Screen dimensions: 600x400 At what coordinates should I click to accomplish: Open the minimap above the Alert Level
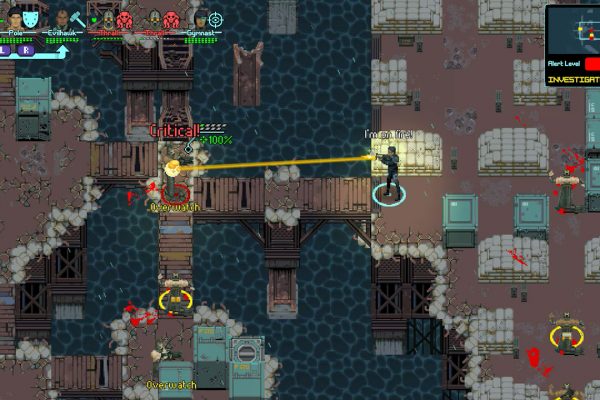(574, 30)
